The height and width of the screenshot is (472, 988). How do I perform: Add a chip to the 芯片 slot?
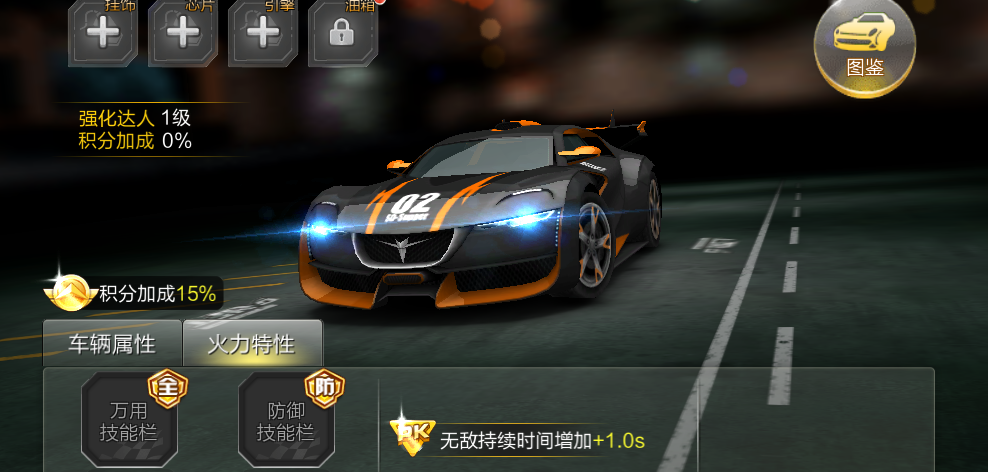pyautogui.click(x=183, y=32)
